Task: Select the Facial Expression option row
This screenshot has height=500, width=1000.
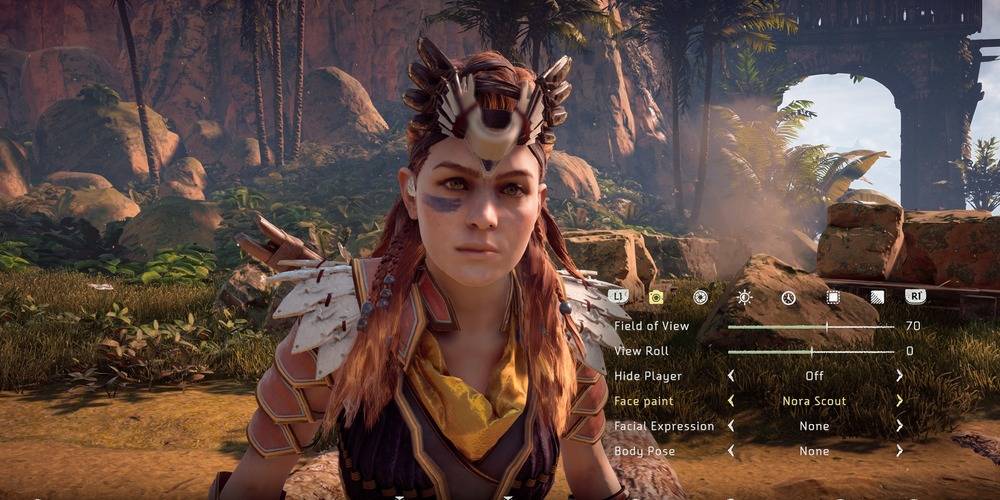Action: 664,426
